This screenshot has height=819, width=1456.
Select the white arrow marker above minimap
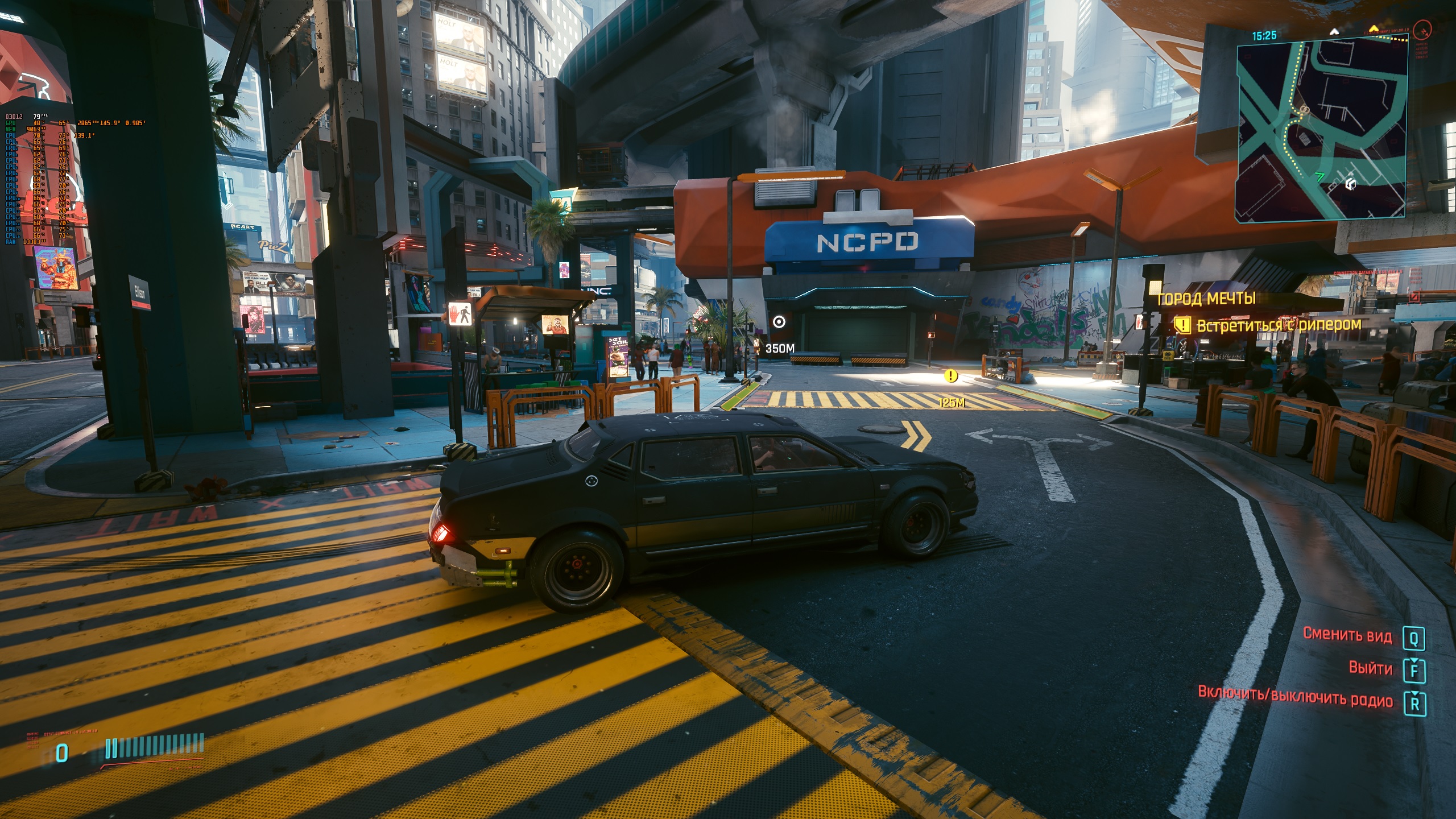[1333, 32]
